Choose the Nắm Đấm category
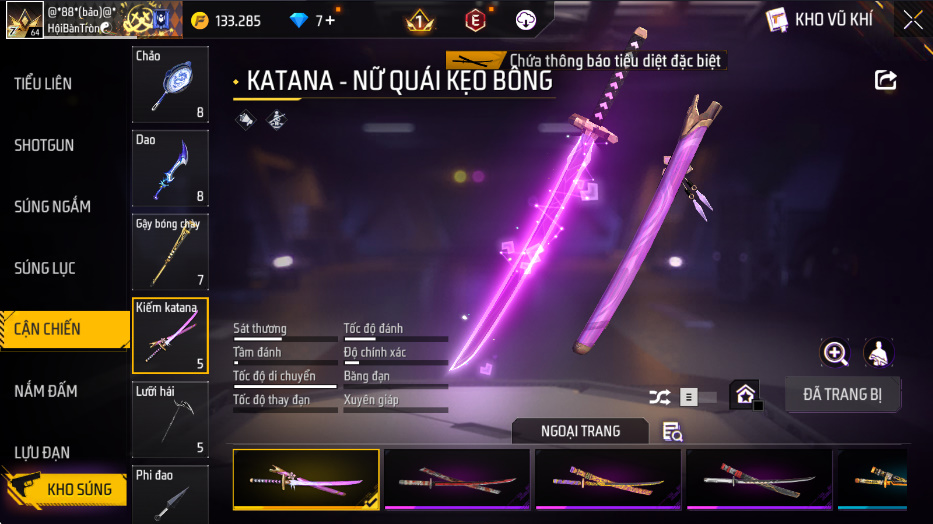 pyautogui.click(x=46, y=391)
